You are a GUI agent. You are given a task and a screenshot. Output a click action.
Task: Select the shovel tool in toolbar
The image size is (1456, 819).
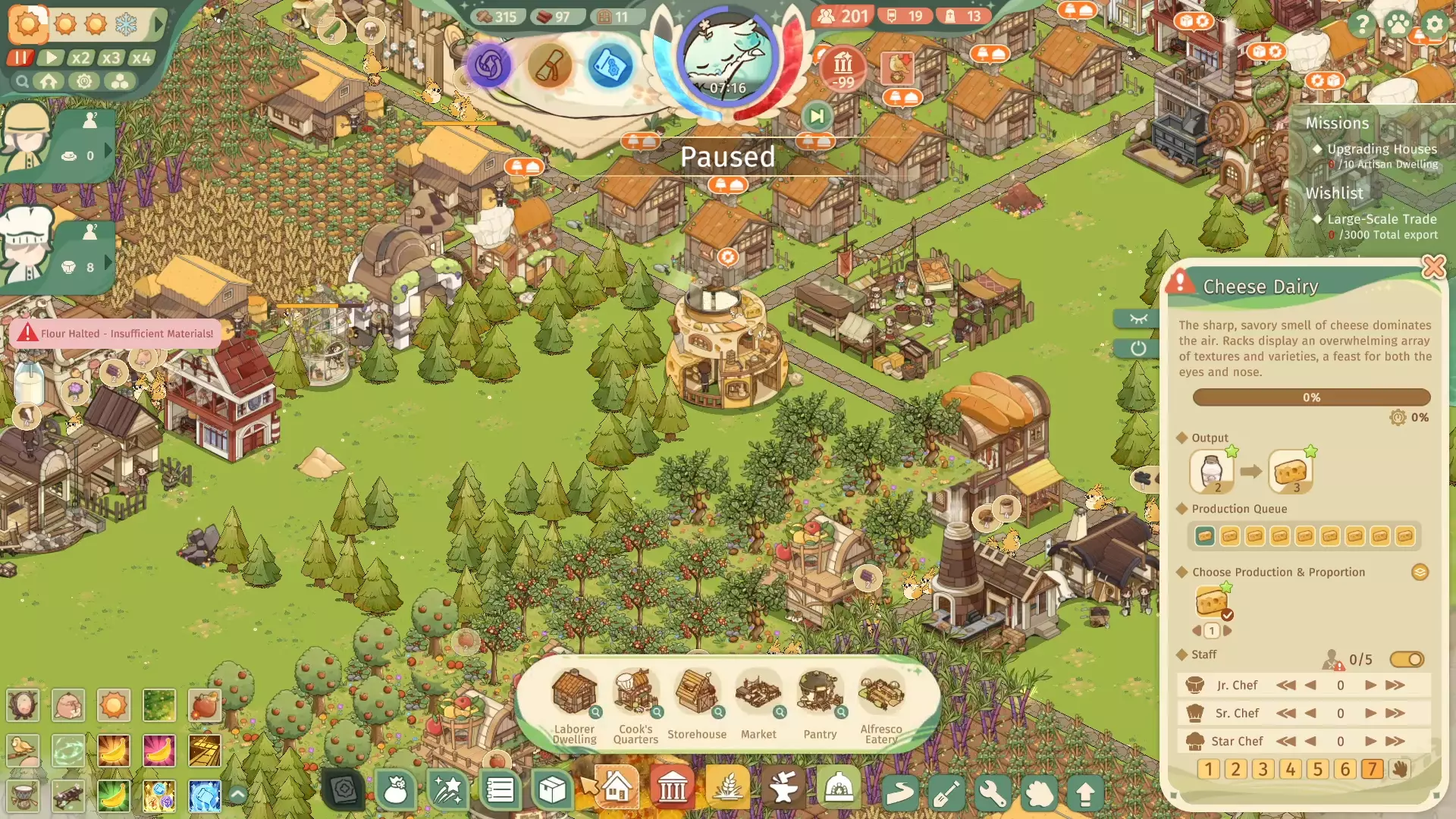click(x=946, y=793)
